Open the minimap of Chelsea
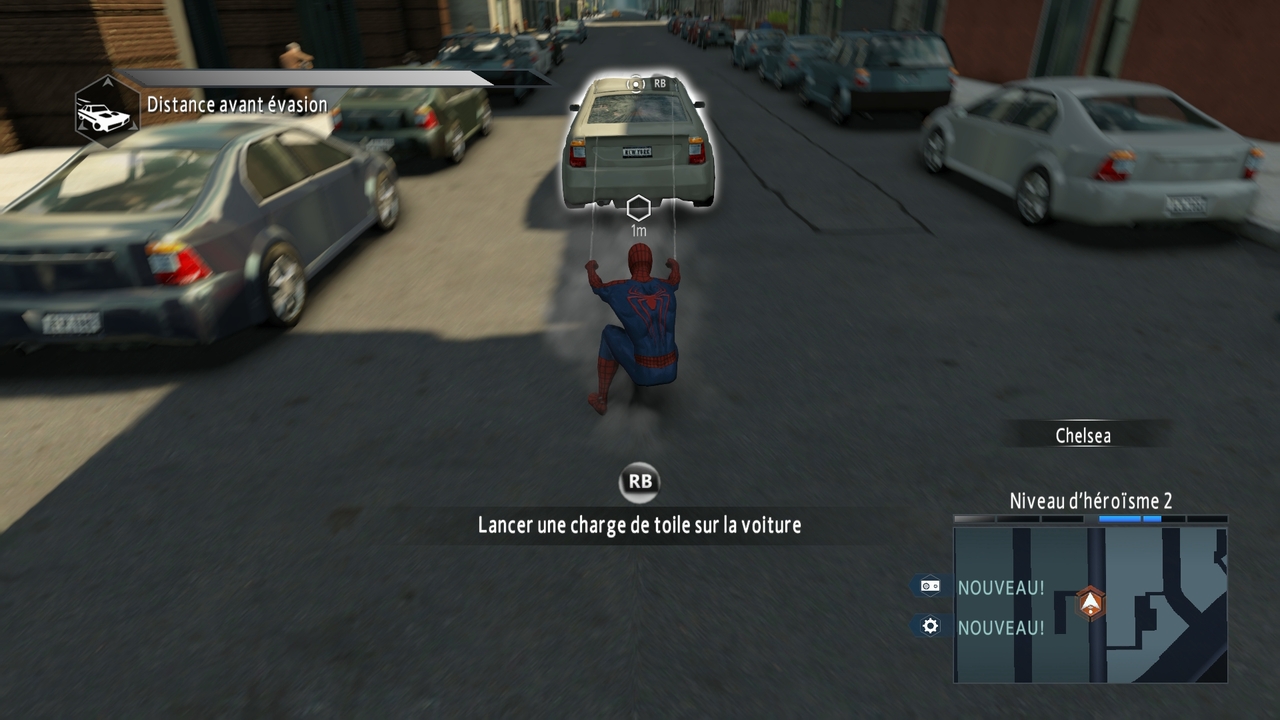 pos(1090,605)
